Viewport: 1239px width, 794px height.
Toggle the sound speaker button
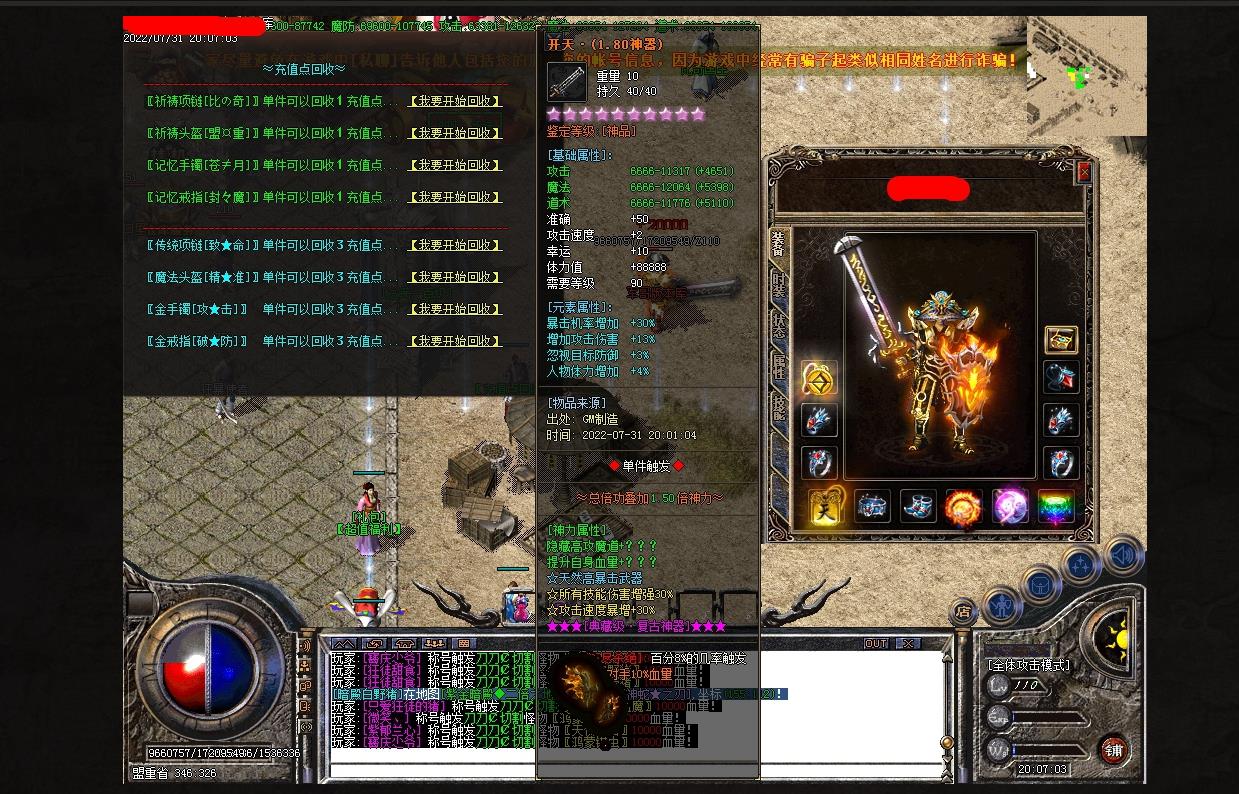(x=1123, y=555)
